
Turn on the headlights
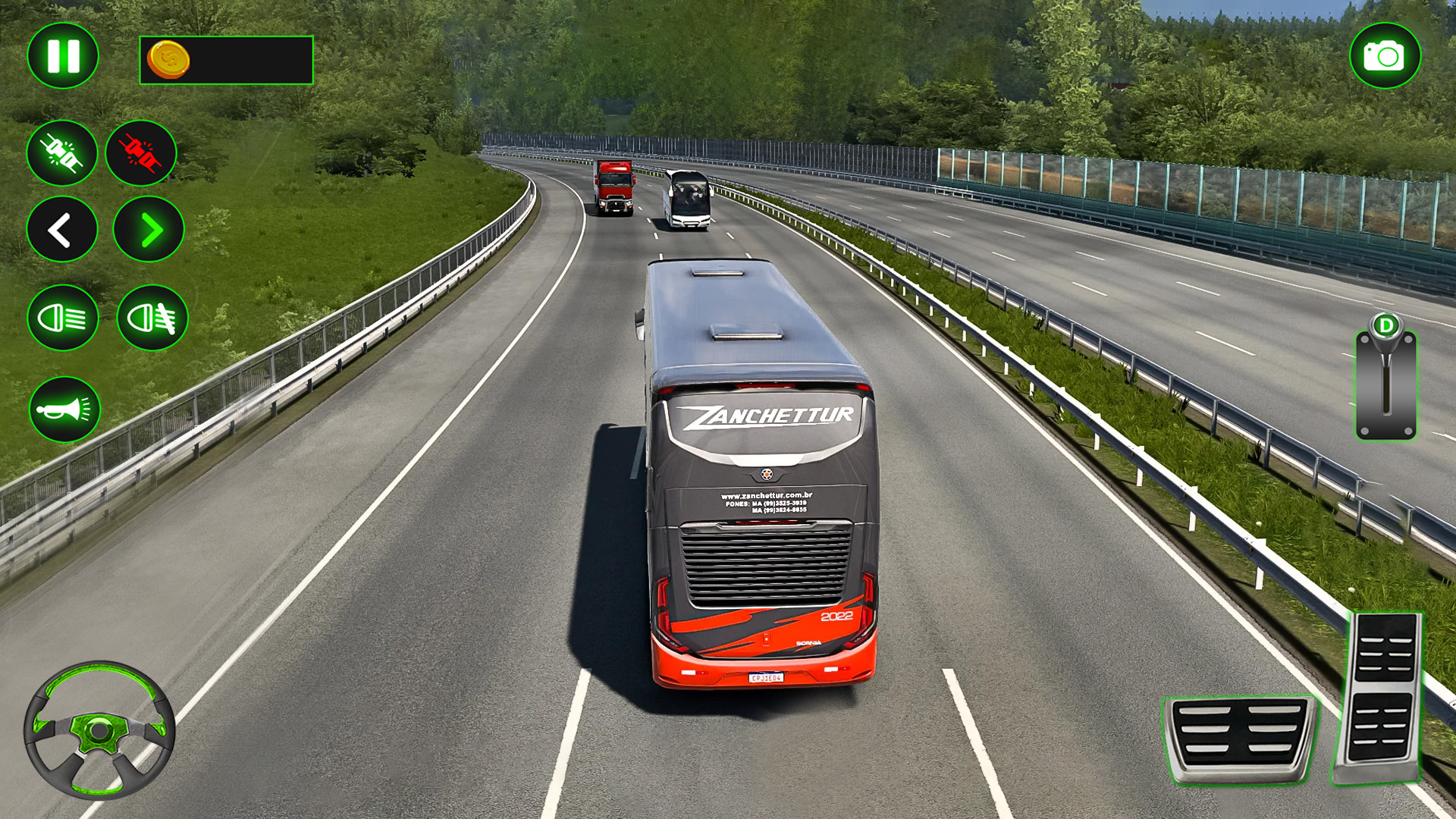pos(63,318)
